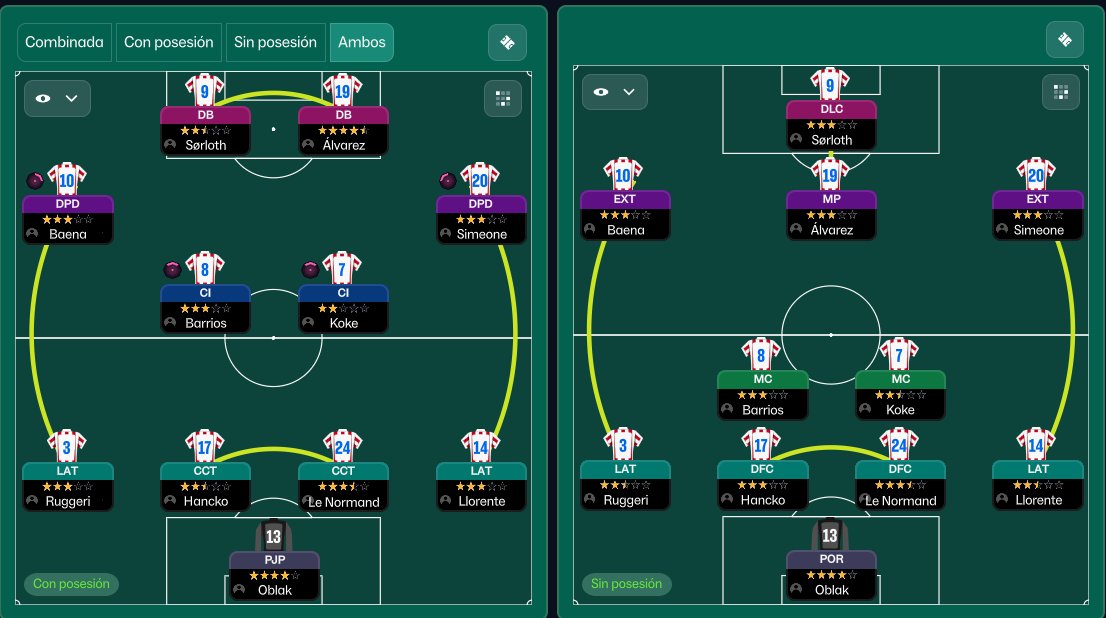Pick Álvarez in the DB striker role

(x=343, y=130)
